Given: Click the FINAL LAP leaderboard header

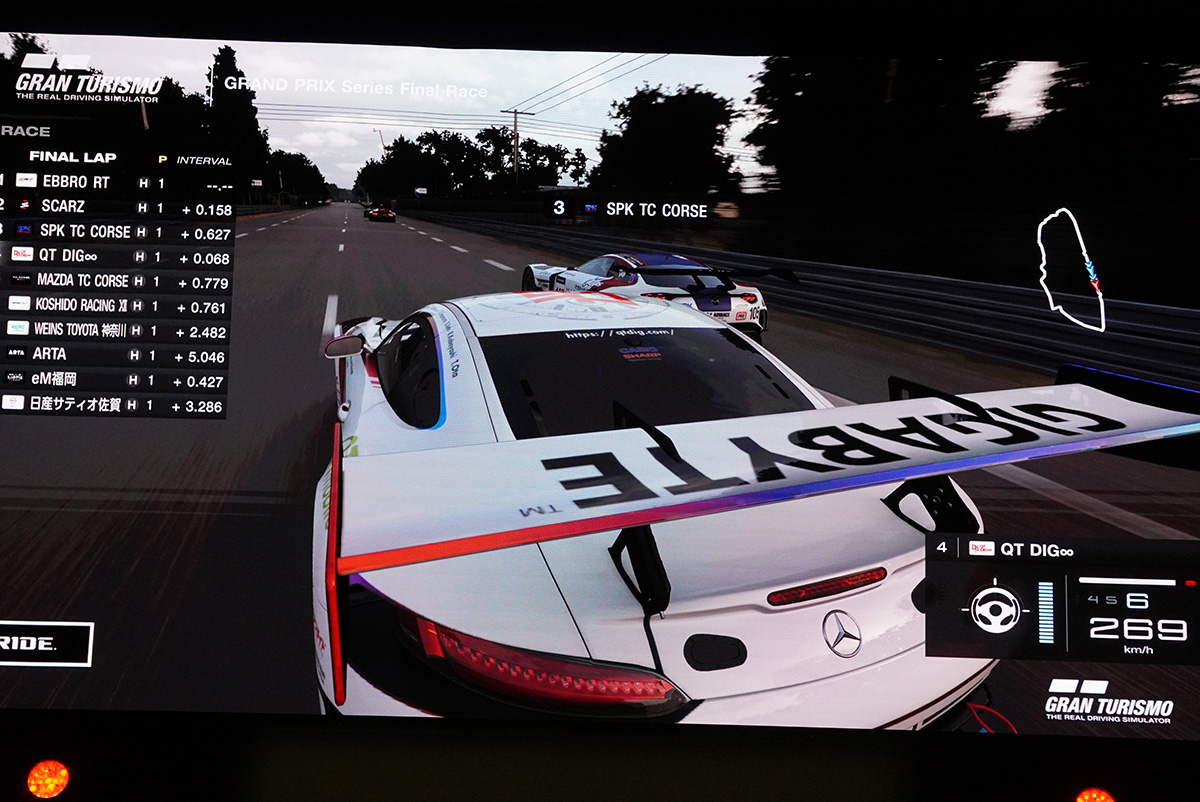Looking at the screenshot, I should point(73,157).
